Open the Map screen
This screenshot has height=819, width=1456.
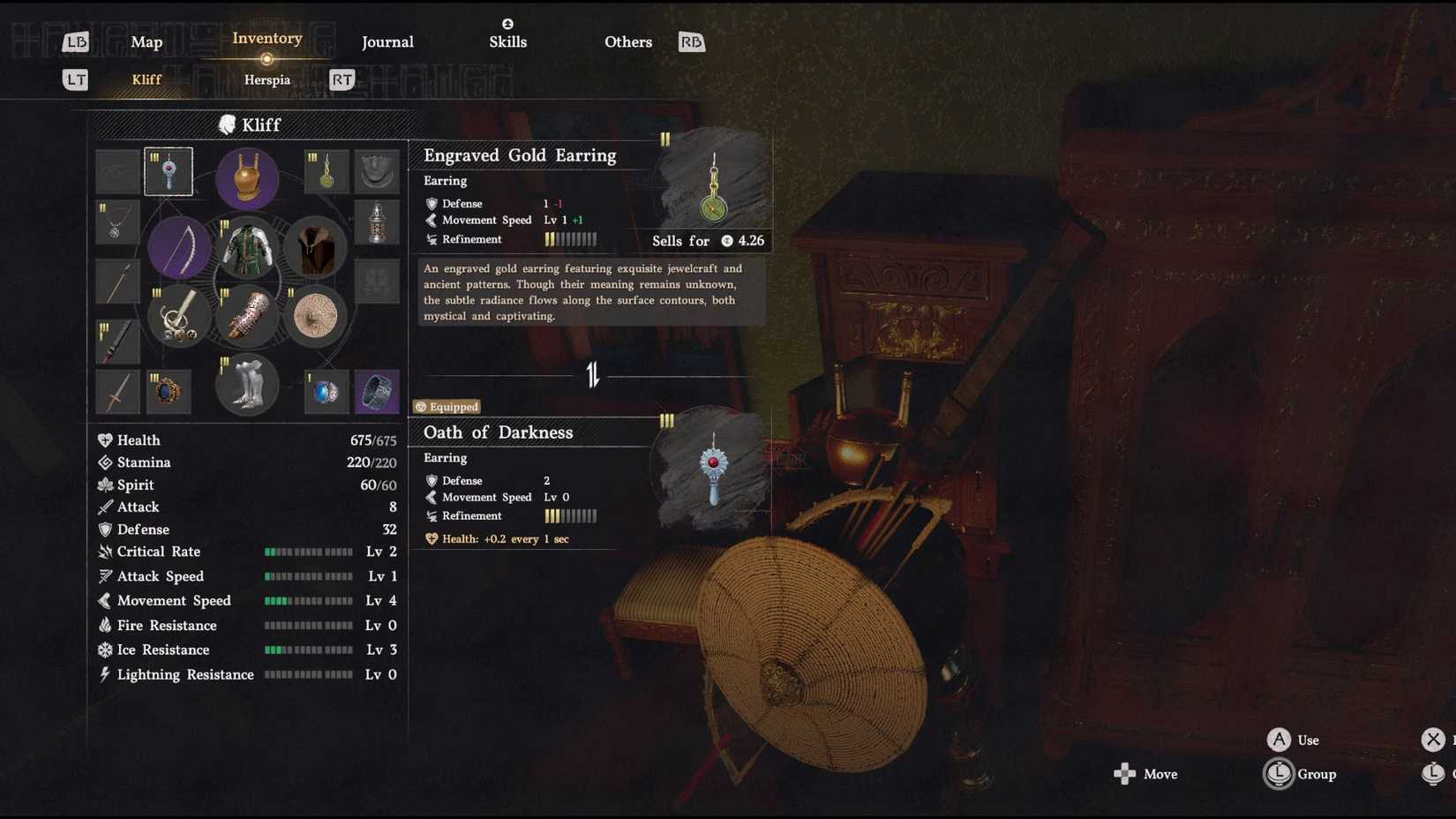click(146, 41)
